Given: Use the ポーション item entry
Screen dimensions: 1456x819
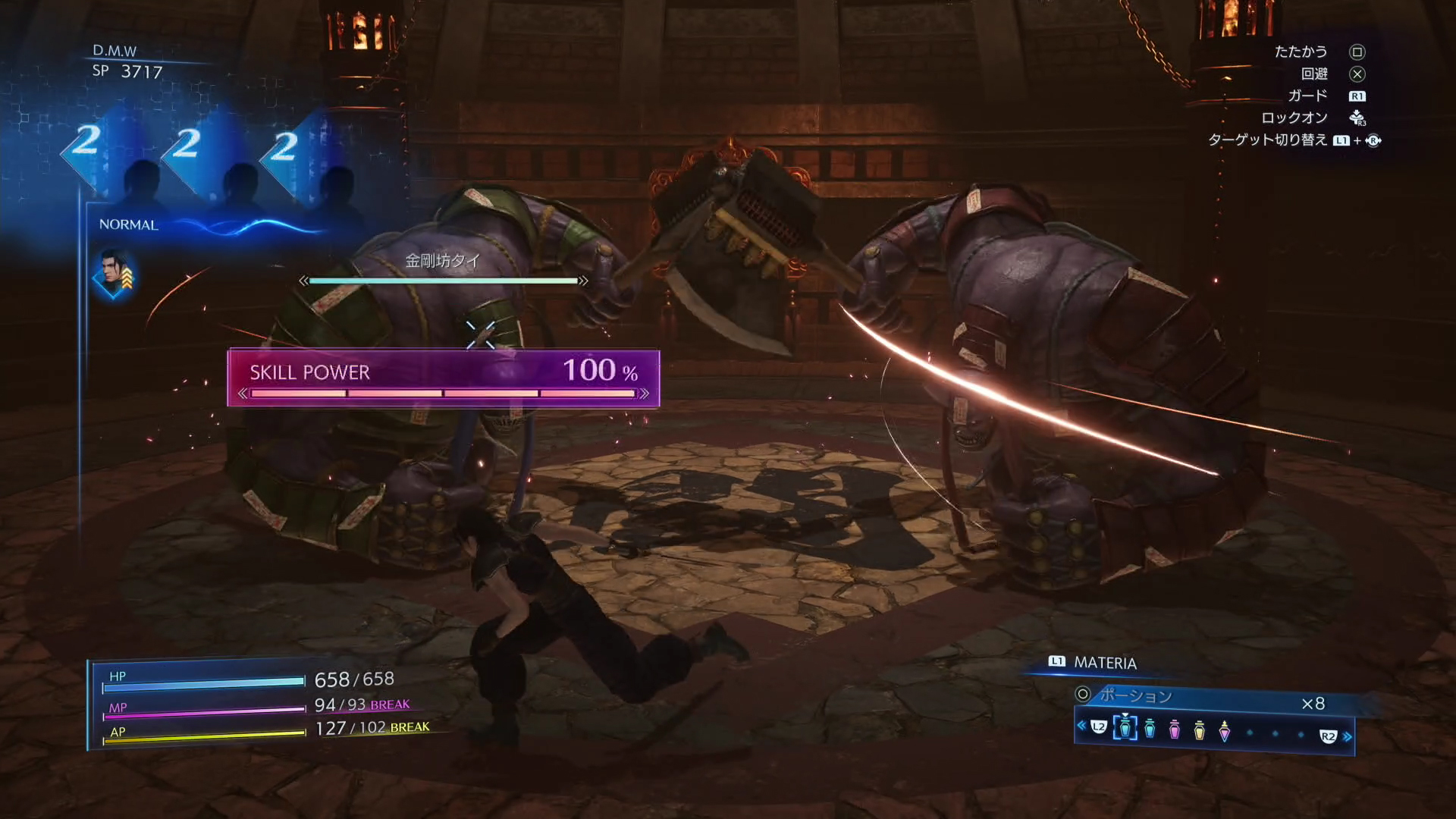Looking at the screenshot, I should coord(1135,695).
